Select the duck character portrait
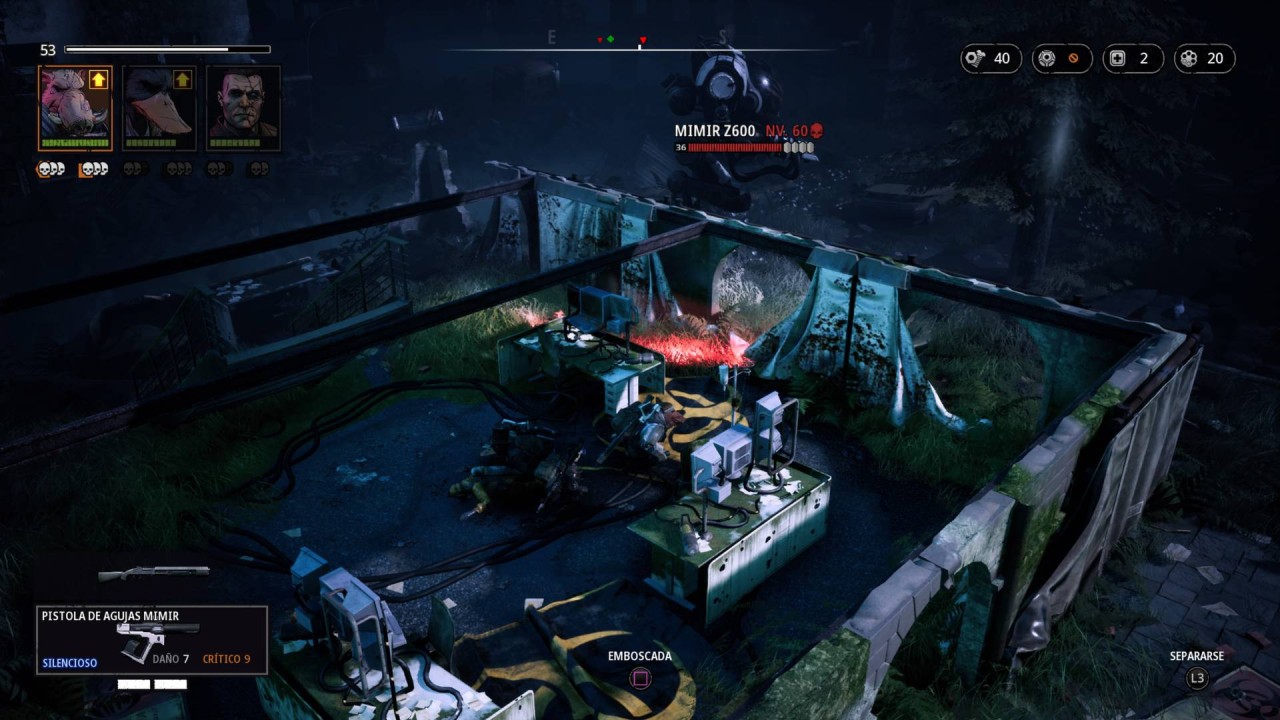The image size is (1280, 720). click(159, 107)
